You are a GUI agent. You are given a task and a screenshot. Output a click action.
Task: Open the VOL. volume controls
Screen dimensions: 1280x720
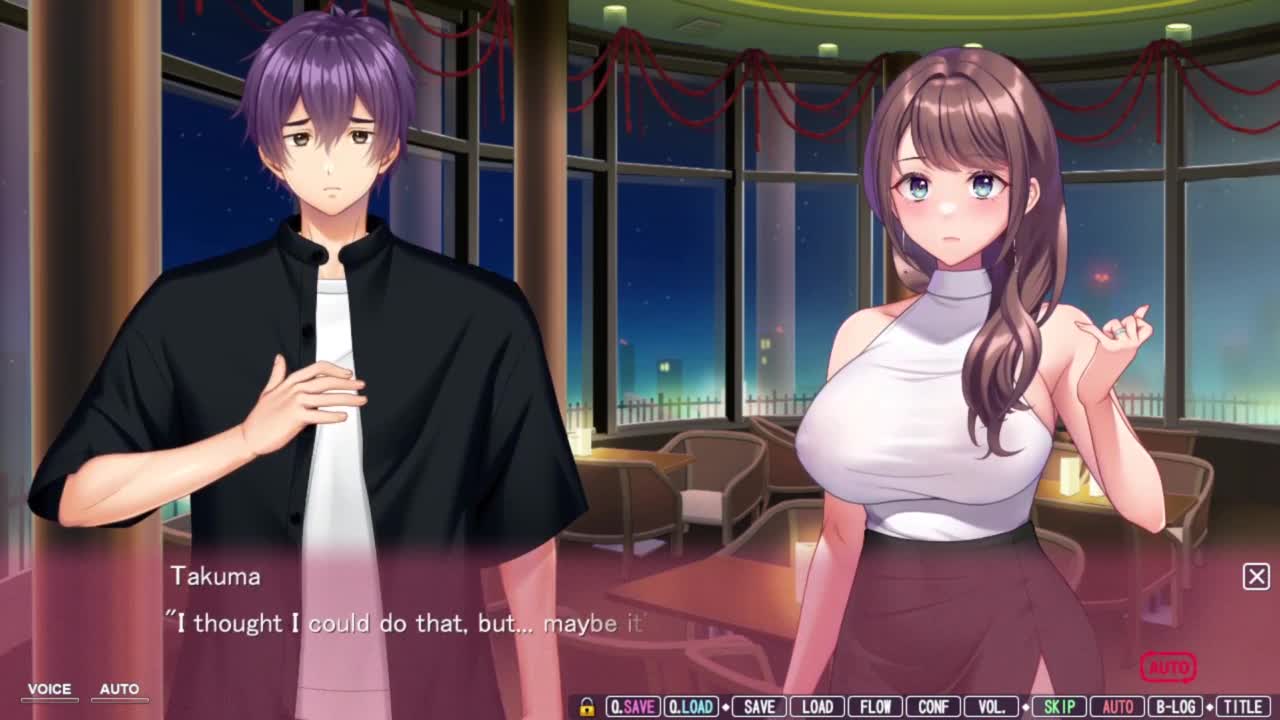[x=991, y=707]
